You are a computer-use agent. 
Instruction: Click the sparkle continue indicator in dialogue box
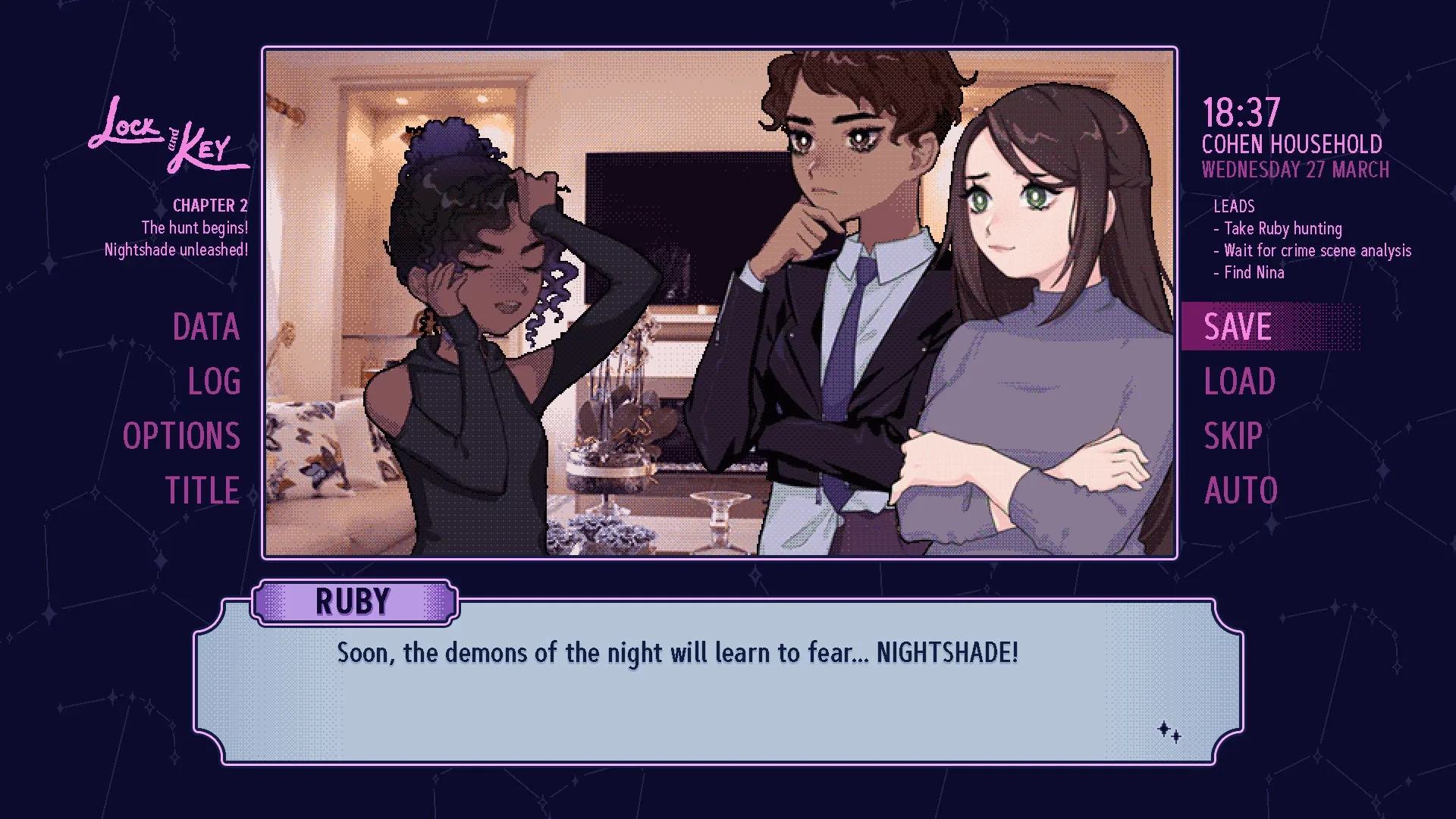point(1168,730)
